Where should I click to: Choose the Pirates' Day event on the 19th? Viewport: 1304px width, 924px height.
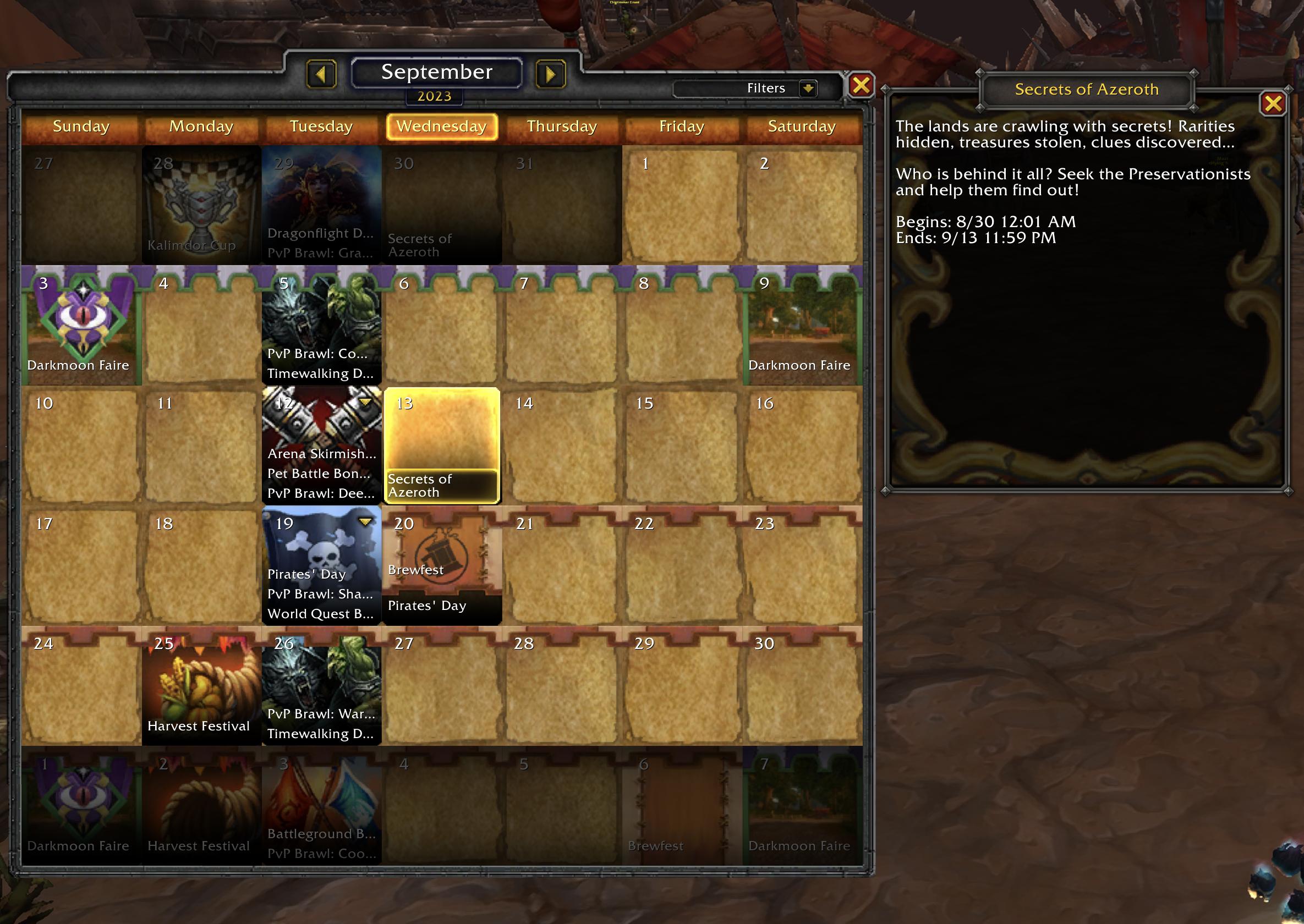pos(307,574)
